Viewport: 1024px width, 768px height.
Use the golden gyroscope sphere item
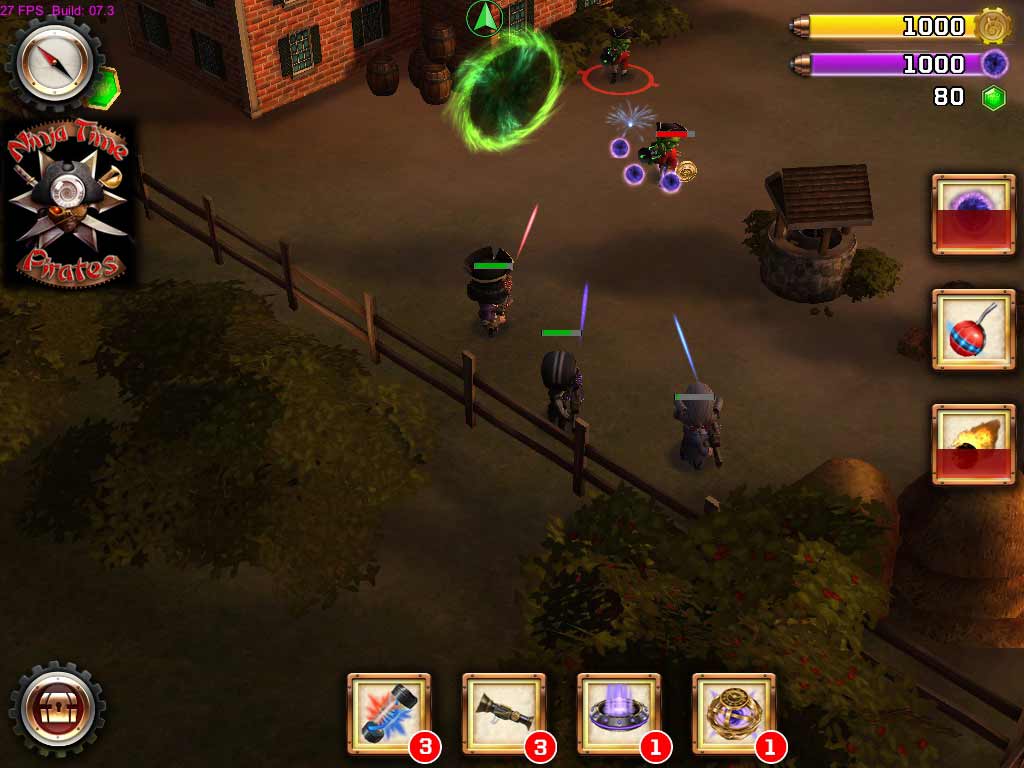pos(734,713)
